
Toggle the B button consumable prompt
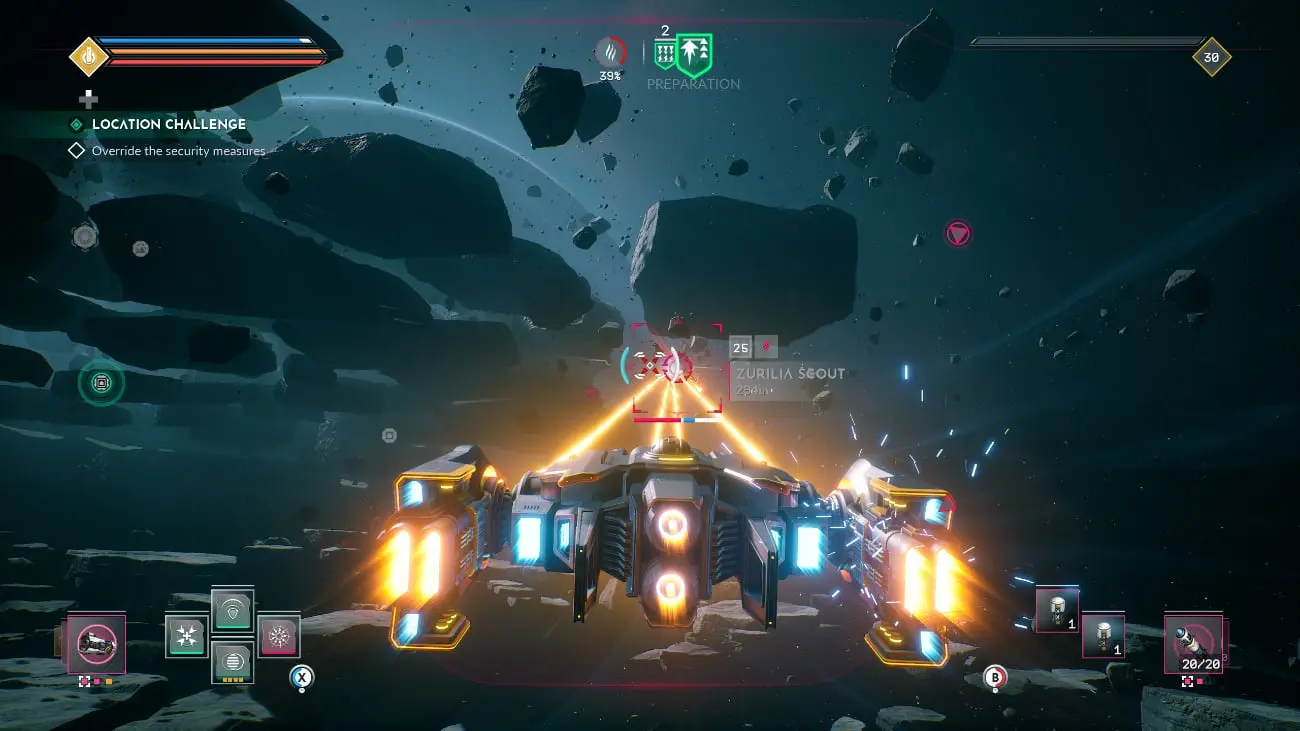pyautogui.click(x=995, y=678)
